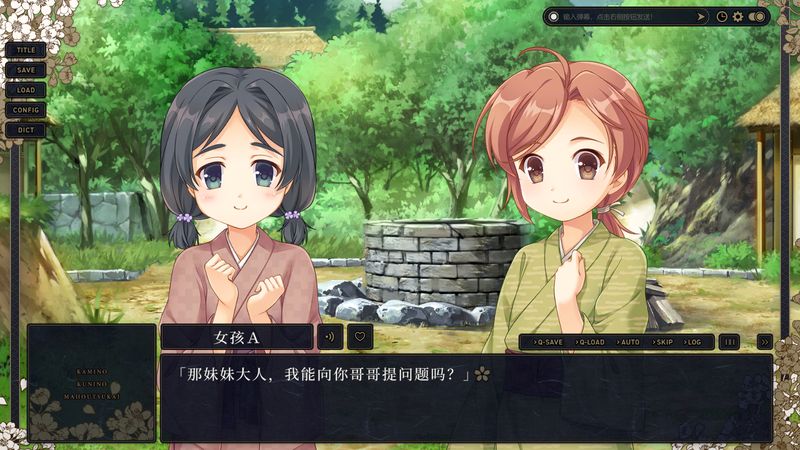Click the three vertical bars button

pyautogui.click(x=730, y=342)
